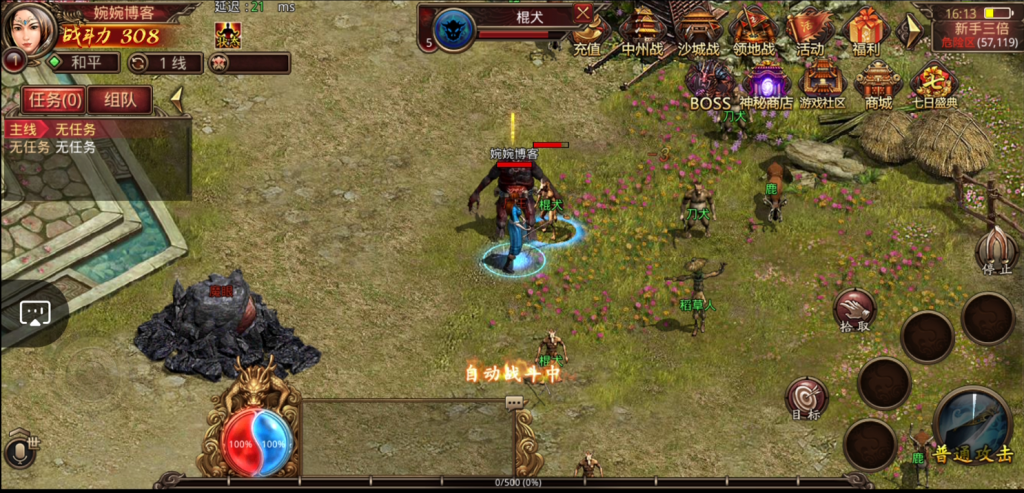Open the 领地战 territory war icon
Image resolution: width=1024 pixels, height=493 pixels.
(754, 31)
